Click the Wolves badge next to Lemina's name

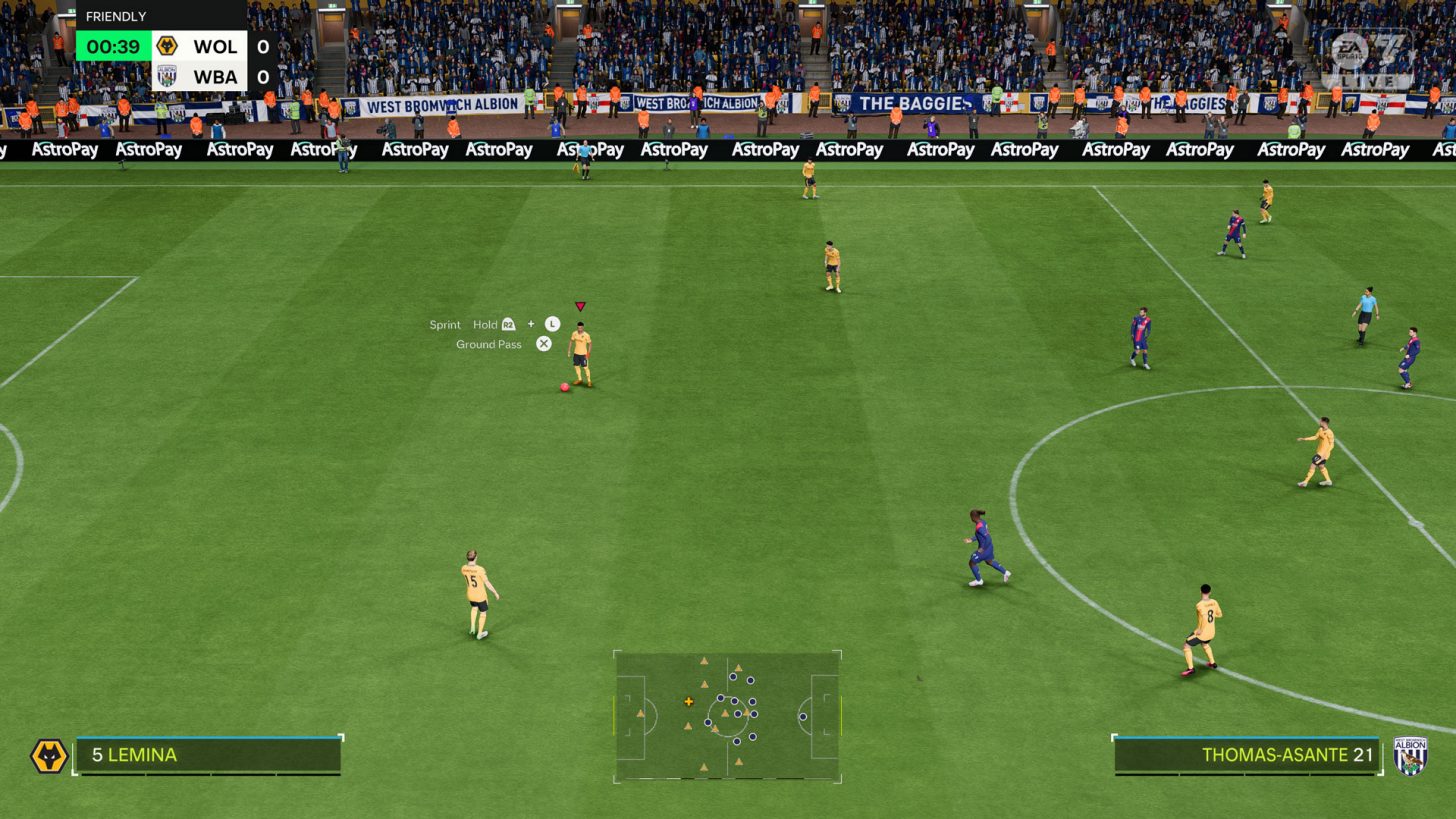point(47,755)
